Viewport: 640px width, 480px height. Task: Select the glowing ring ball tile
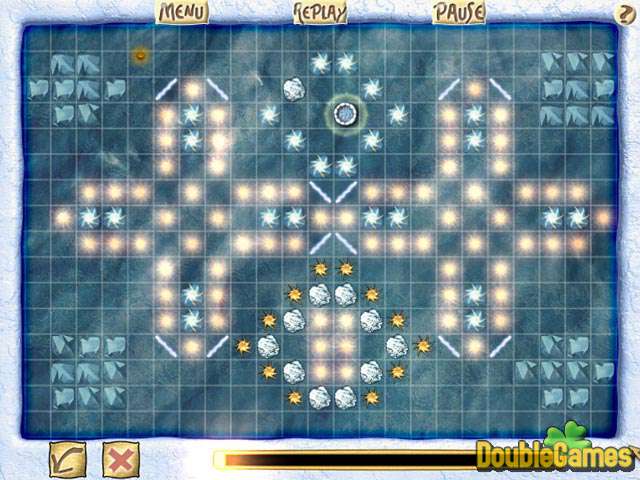click(x=346, y=114)
